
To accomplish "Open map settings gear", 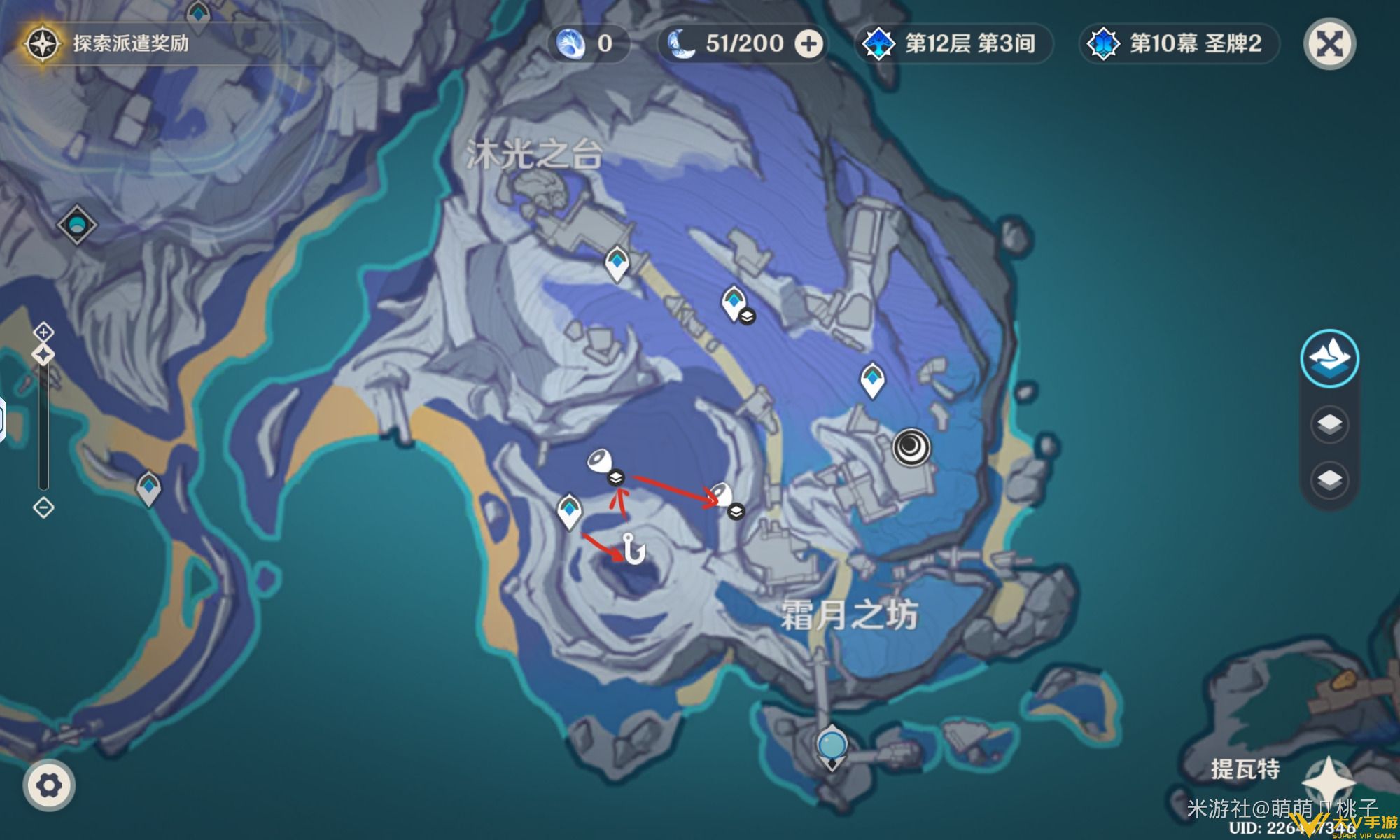I will pos(48,785).
